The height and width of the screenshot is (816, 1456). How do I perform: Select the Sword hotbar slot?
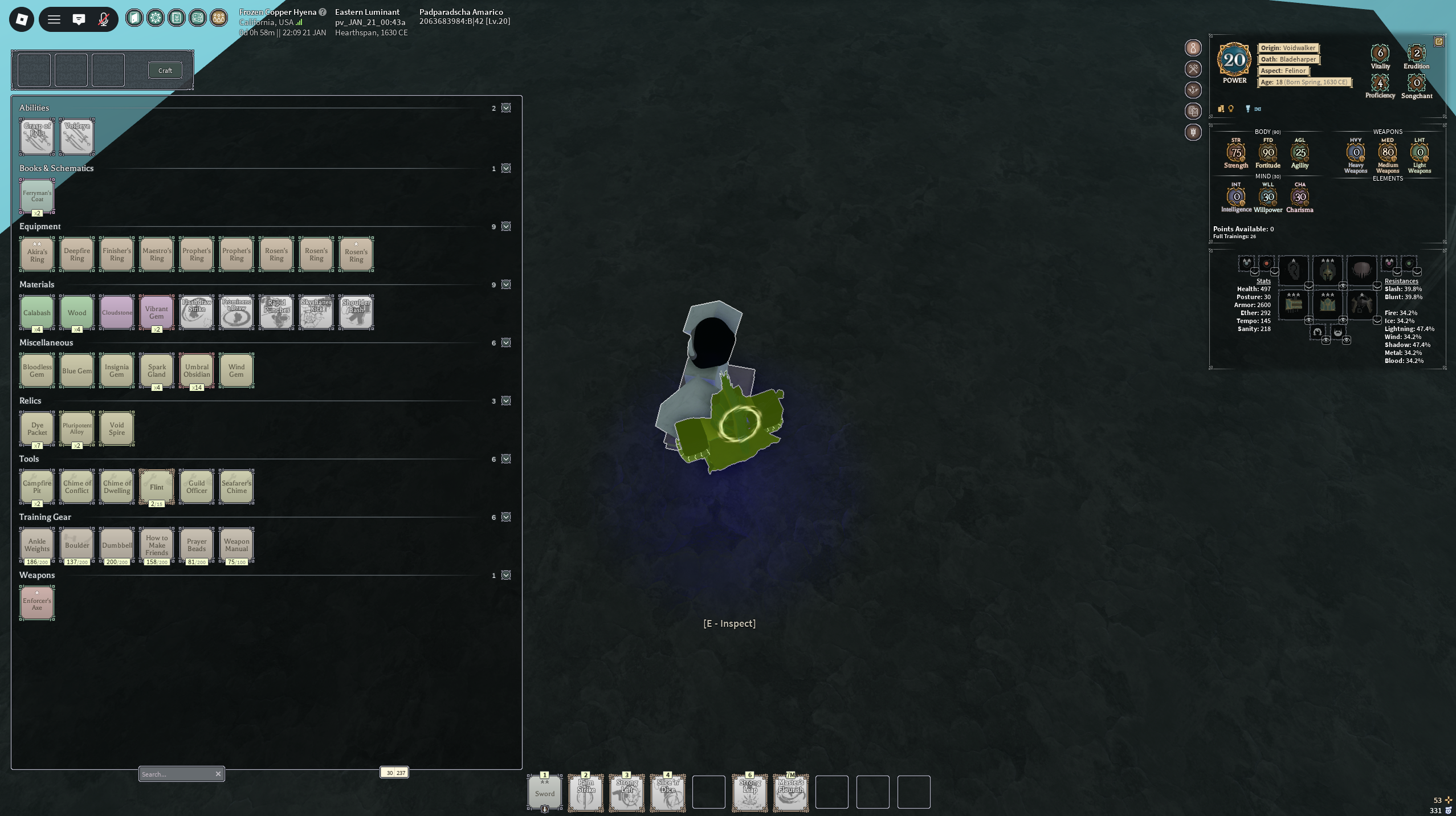545,792
